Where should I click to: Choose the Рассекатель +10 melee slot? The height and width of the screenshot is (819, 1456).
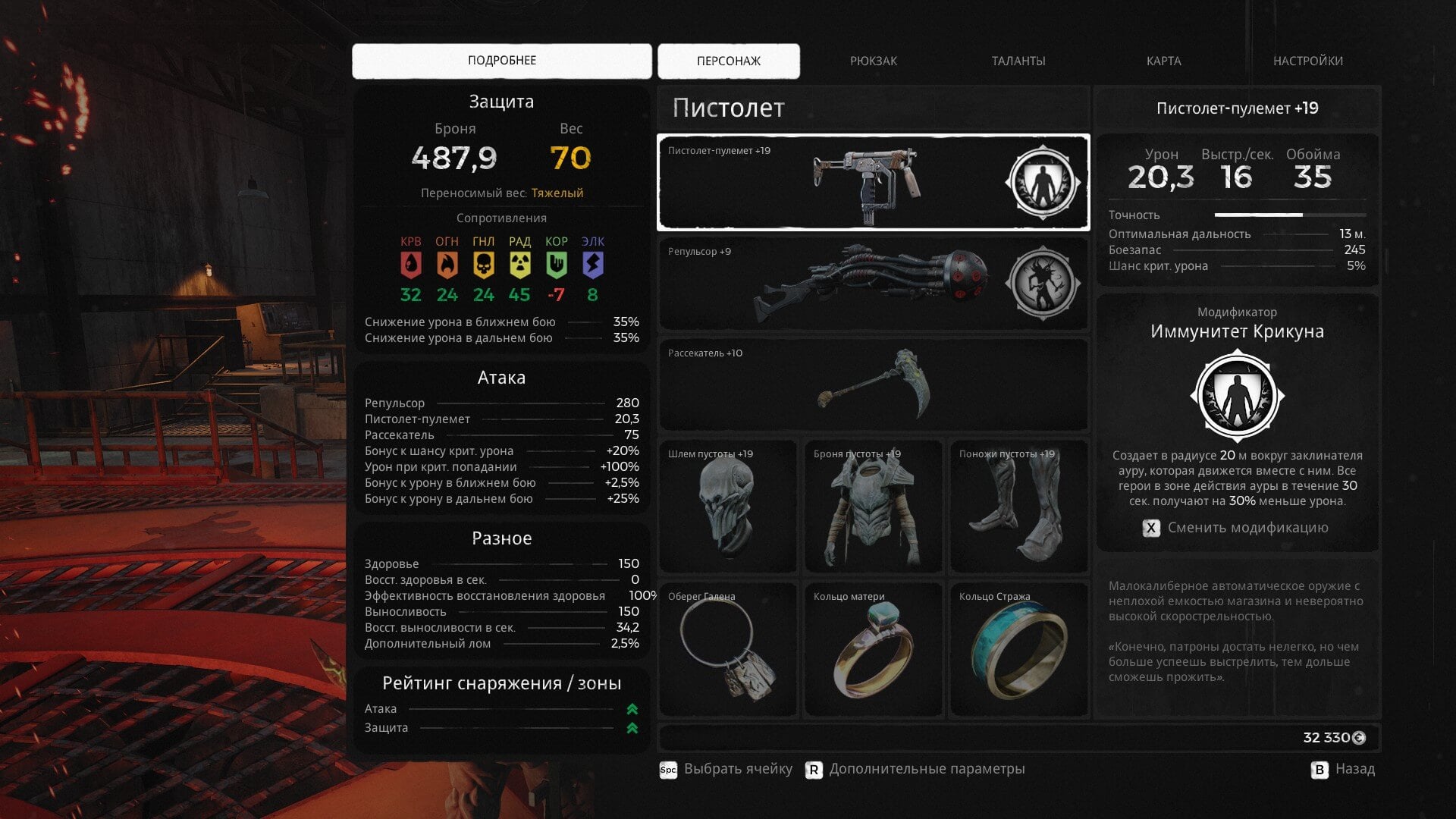point(873,384)
